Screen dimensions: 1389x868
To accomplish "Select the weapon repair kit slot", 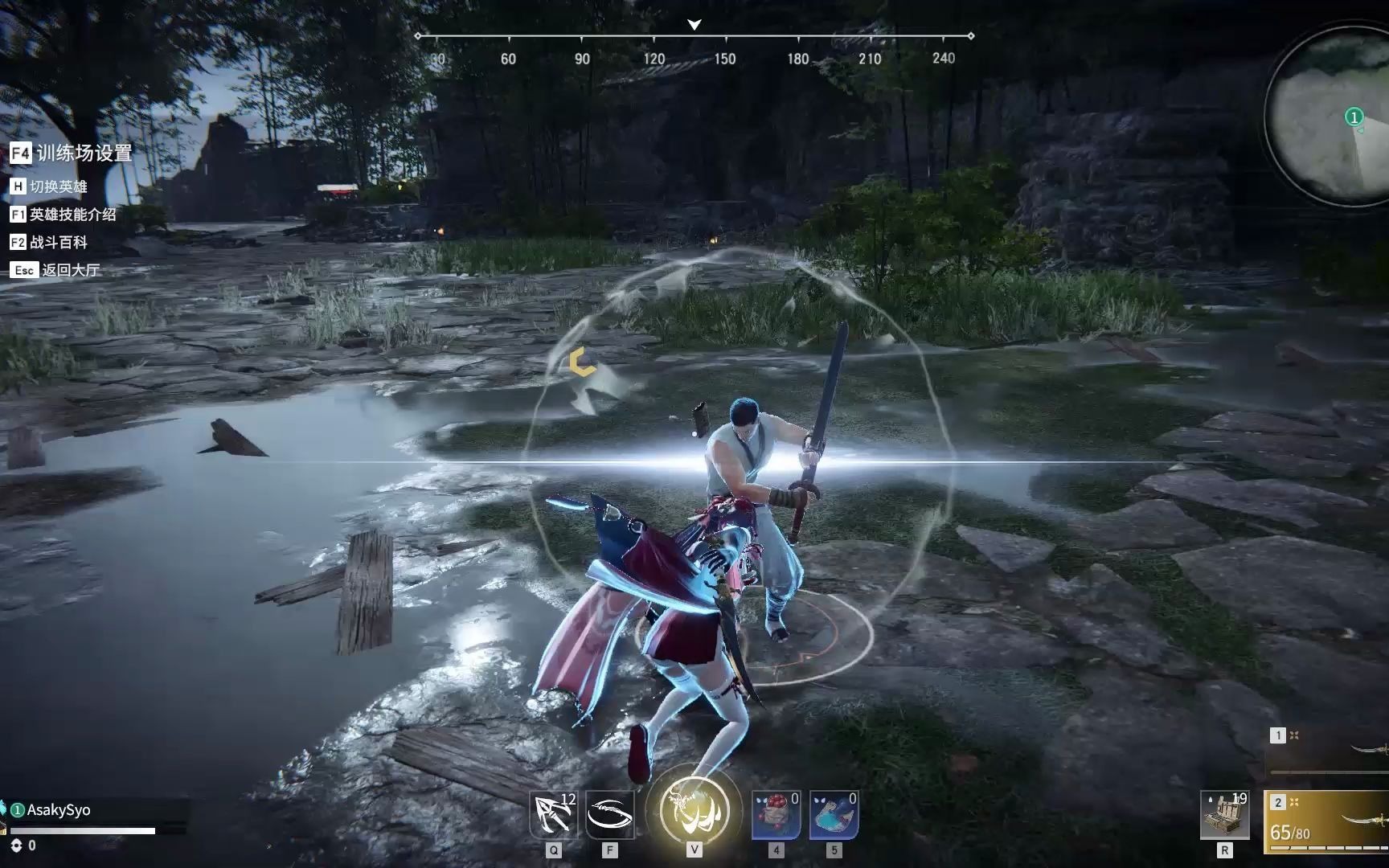I will tap(1224, 814).
